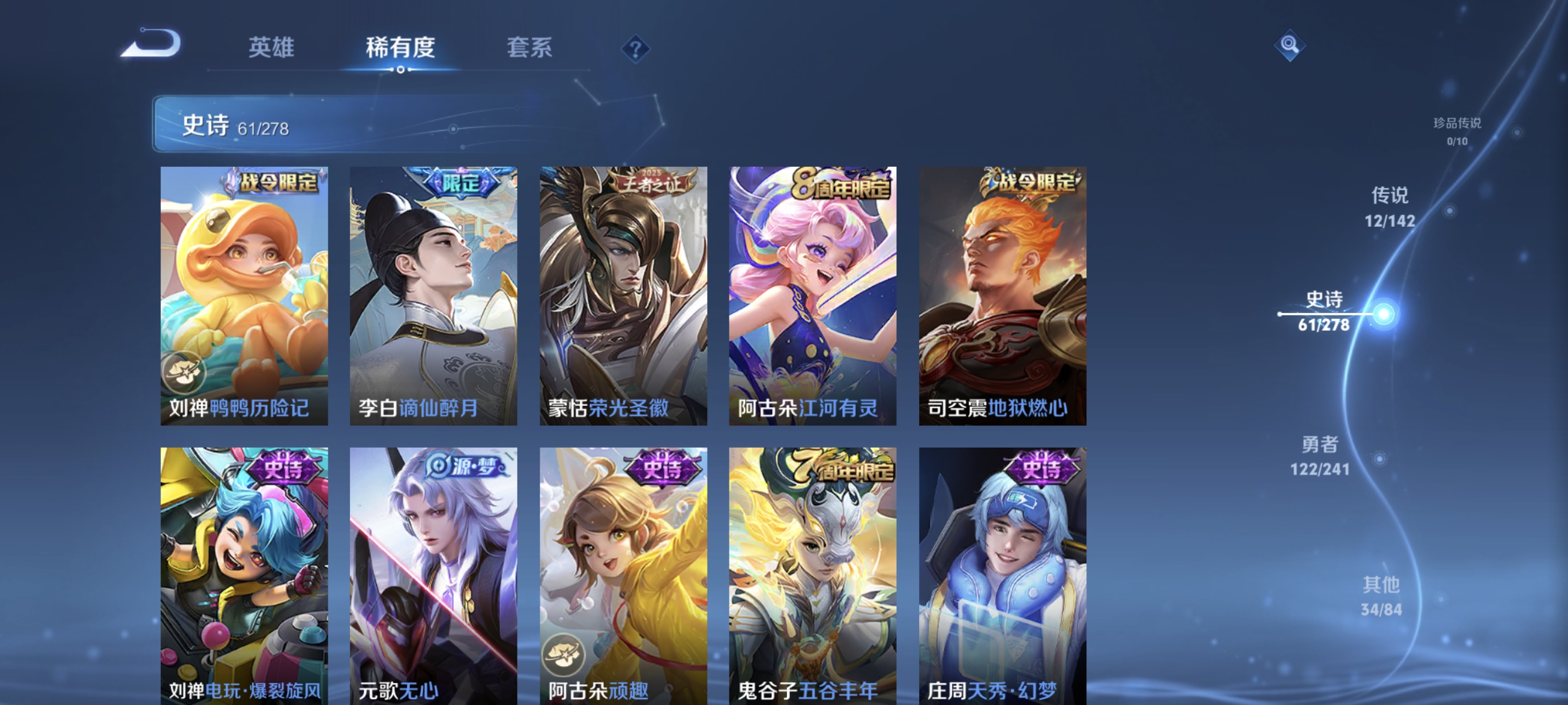1568x705 pixels.
Task: Open search via the magnifier icon
Action: [1291, 45]
